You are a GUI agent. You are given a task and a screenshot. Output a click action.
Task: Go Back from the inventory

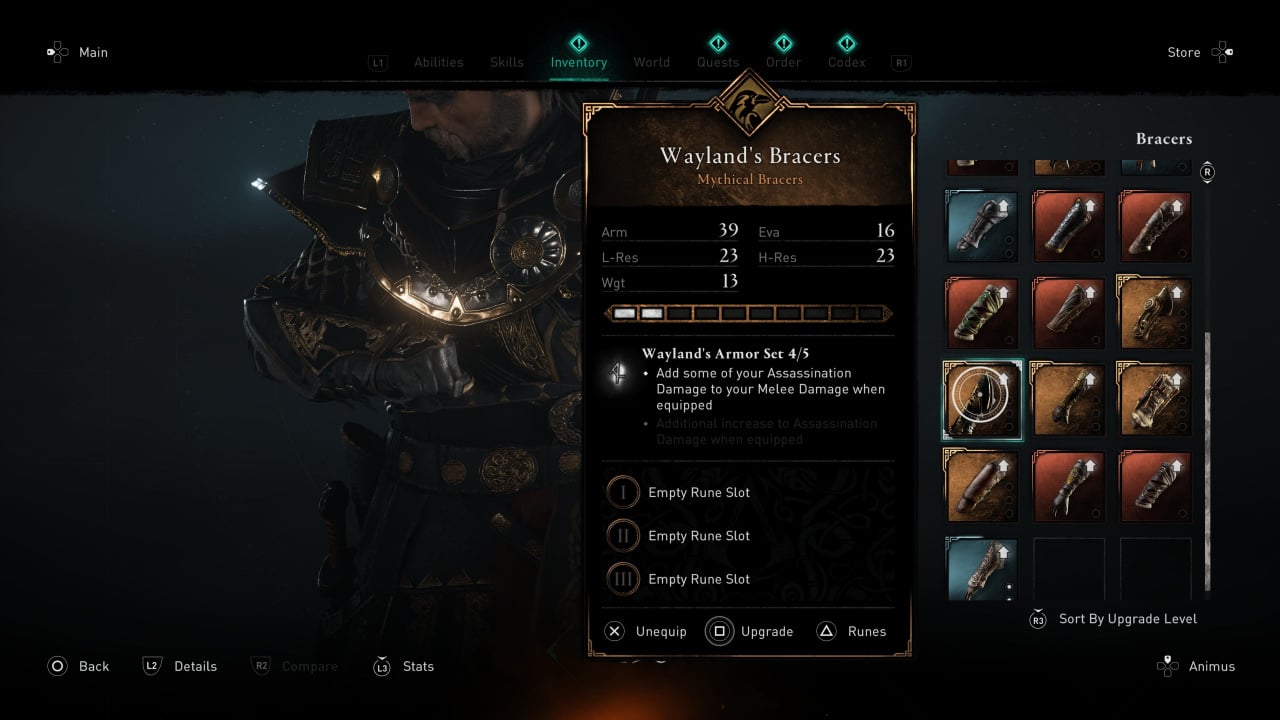pos(80,666)
